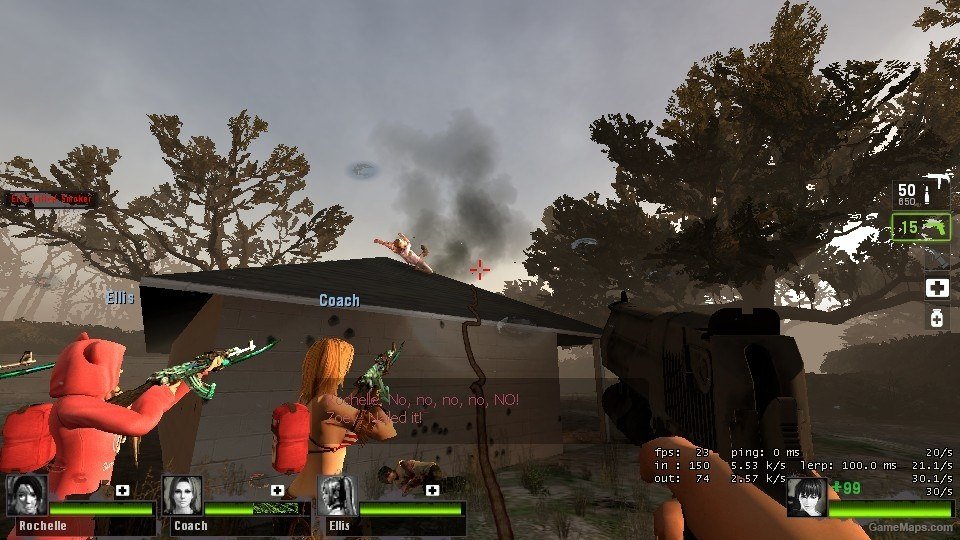Click Ellis's medkit indicator icon
This screenshot has height=540, width=960.
pyautogui.click(x=432, y=490)
